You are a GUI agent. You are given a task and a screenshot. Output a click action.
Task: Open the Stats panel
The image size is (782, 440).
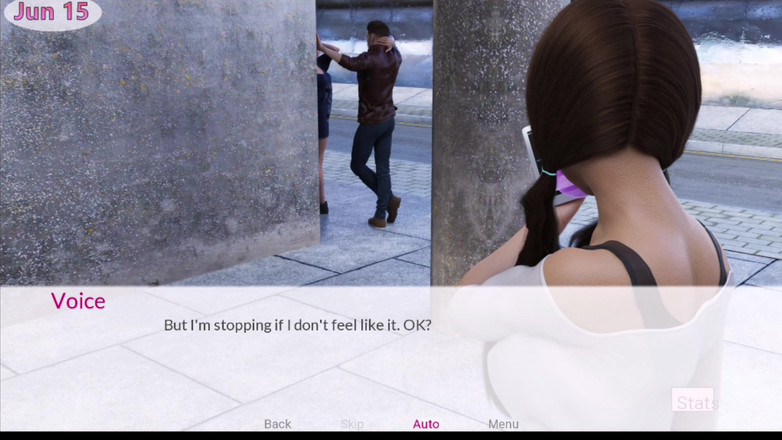693,403
